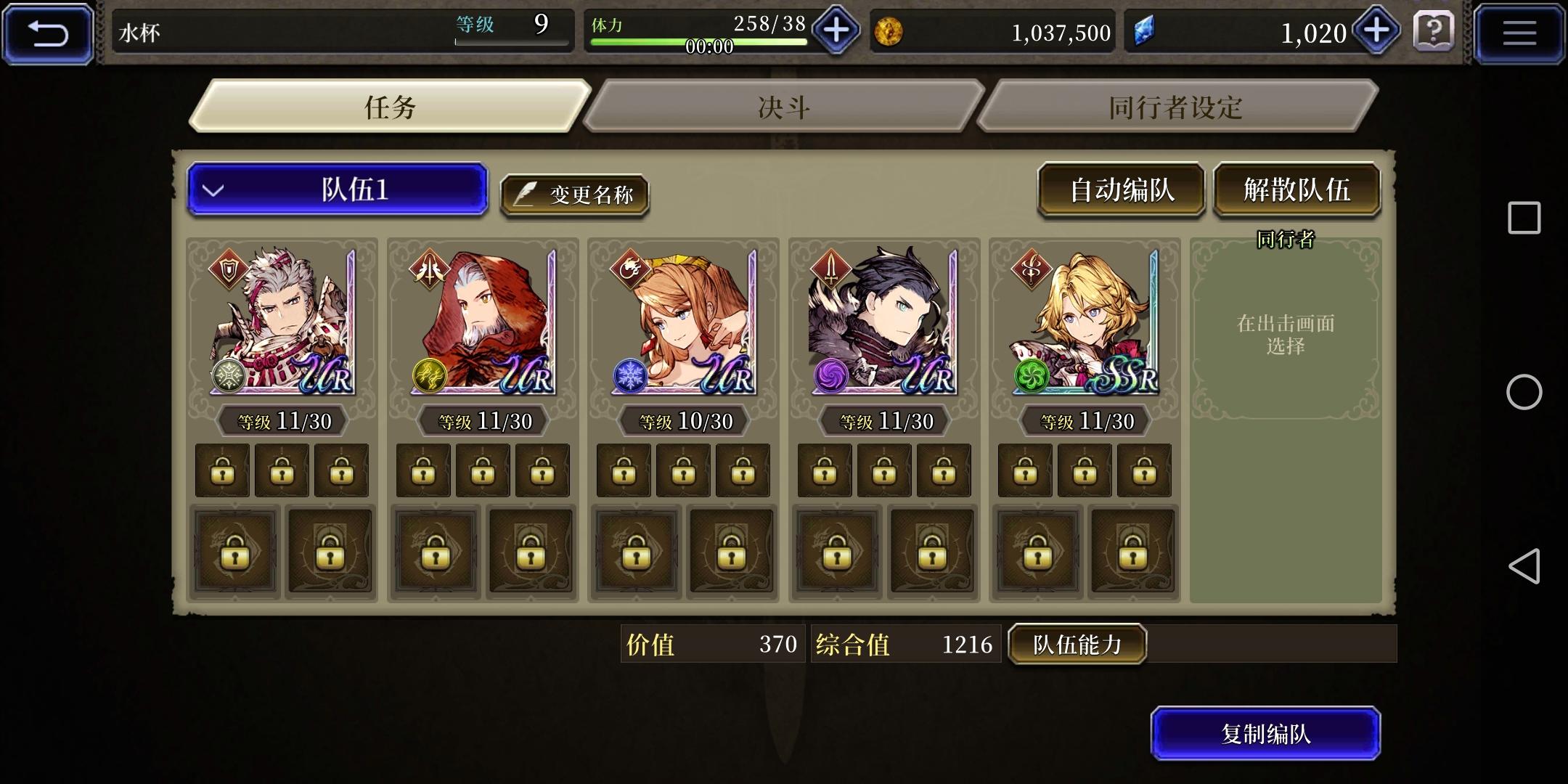Unlock the middle equipment slot of the red-hooded unit
This screenshot has width=1568, height=784.
481,470
